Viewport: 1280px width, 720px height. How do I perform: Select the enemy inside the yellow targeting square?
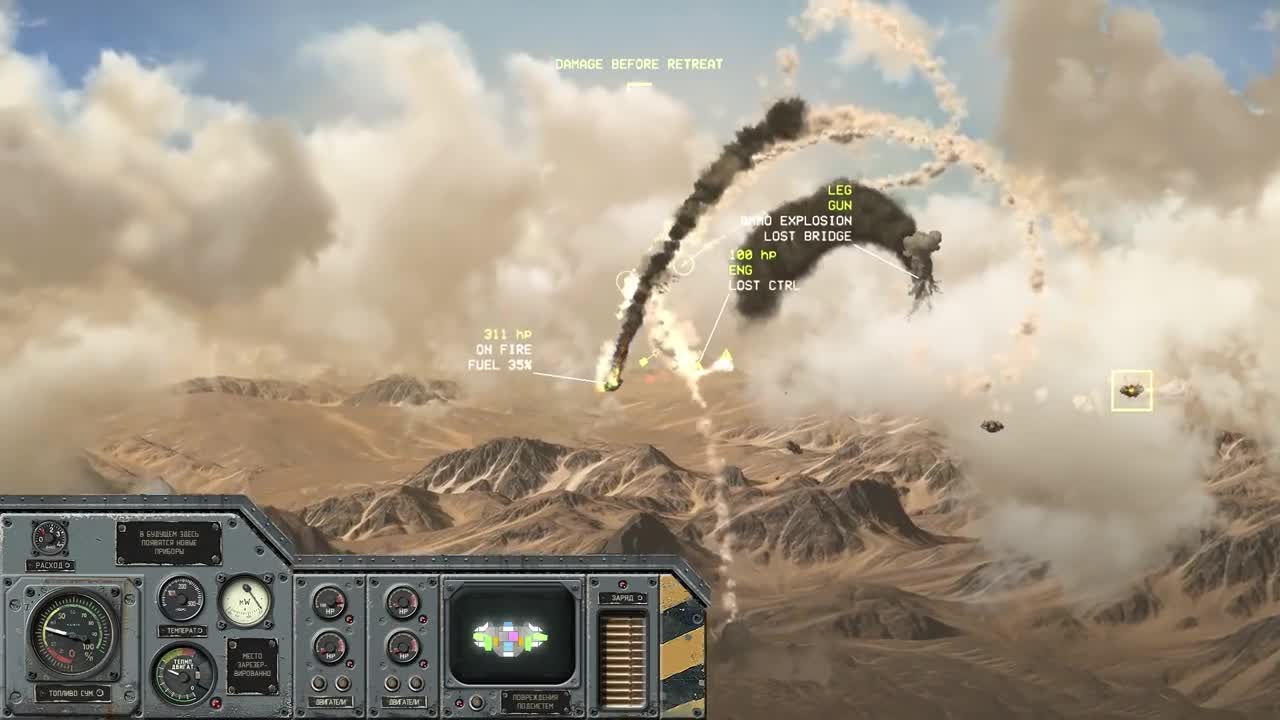[1131, 392]
